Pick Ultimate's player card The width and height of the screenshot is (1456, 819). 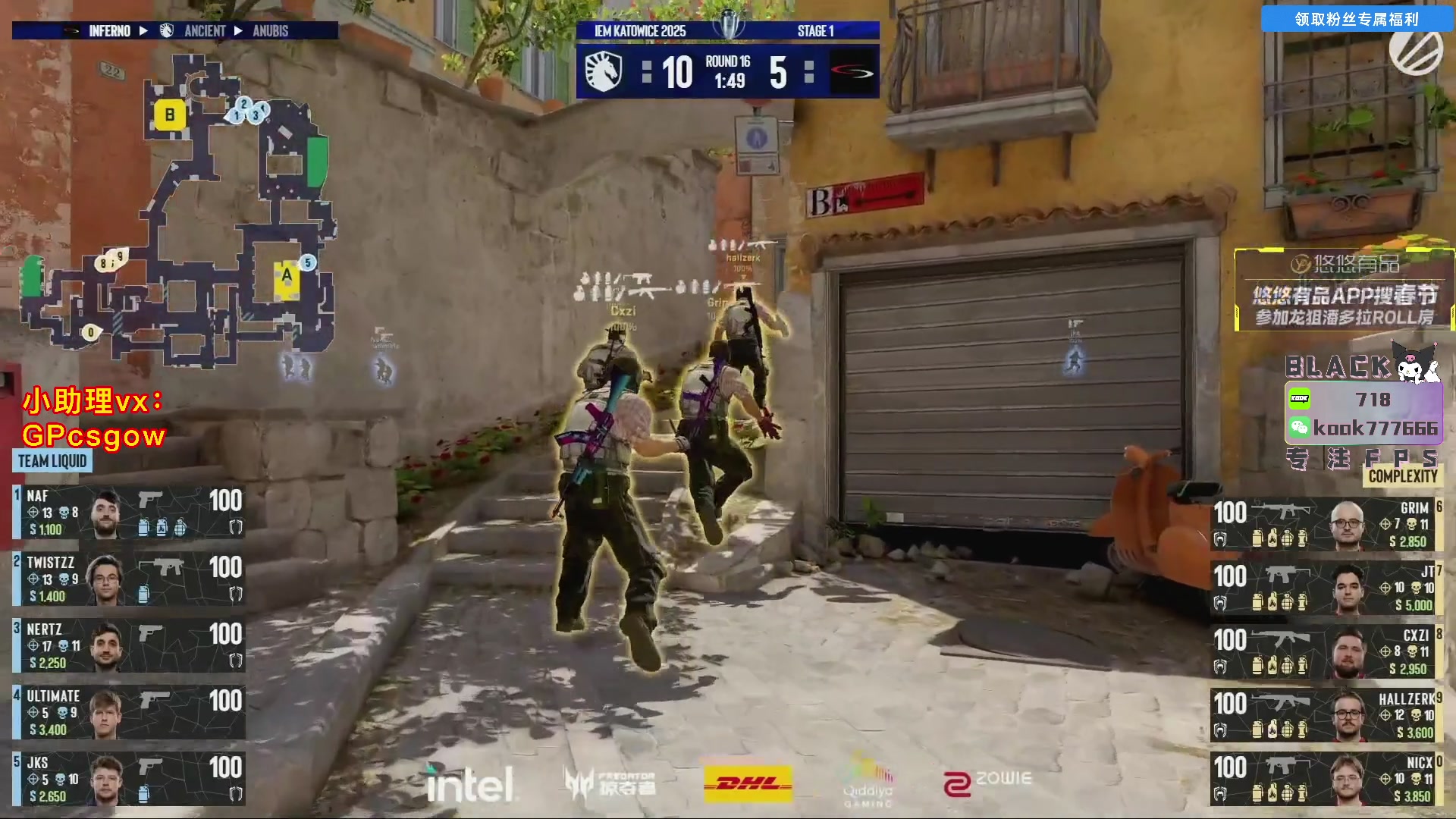pyautogui.click(x=129, y=713)
